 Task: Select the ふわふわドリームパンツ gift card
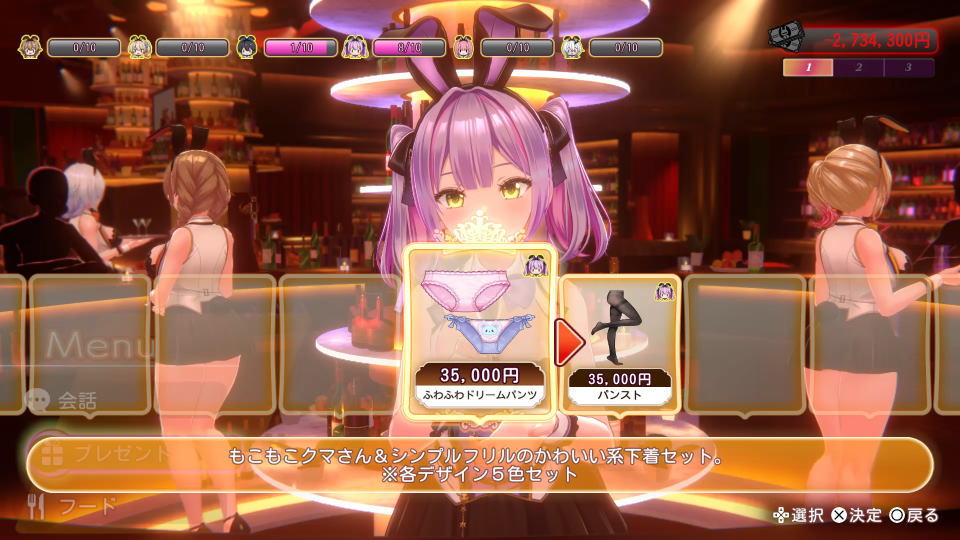[x=481, y=328]
